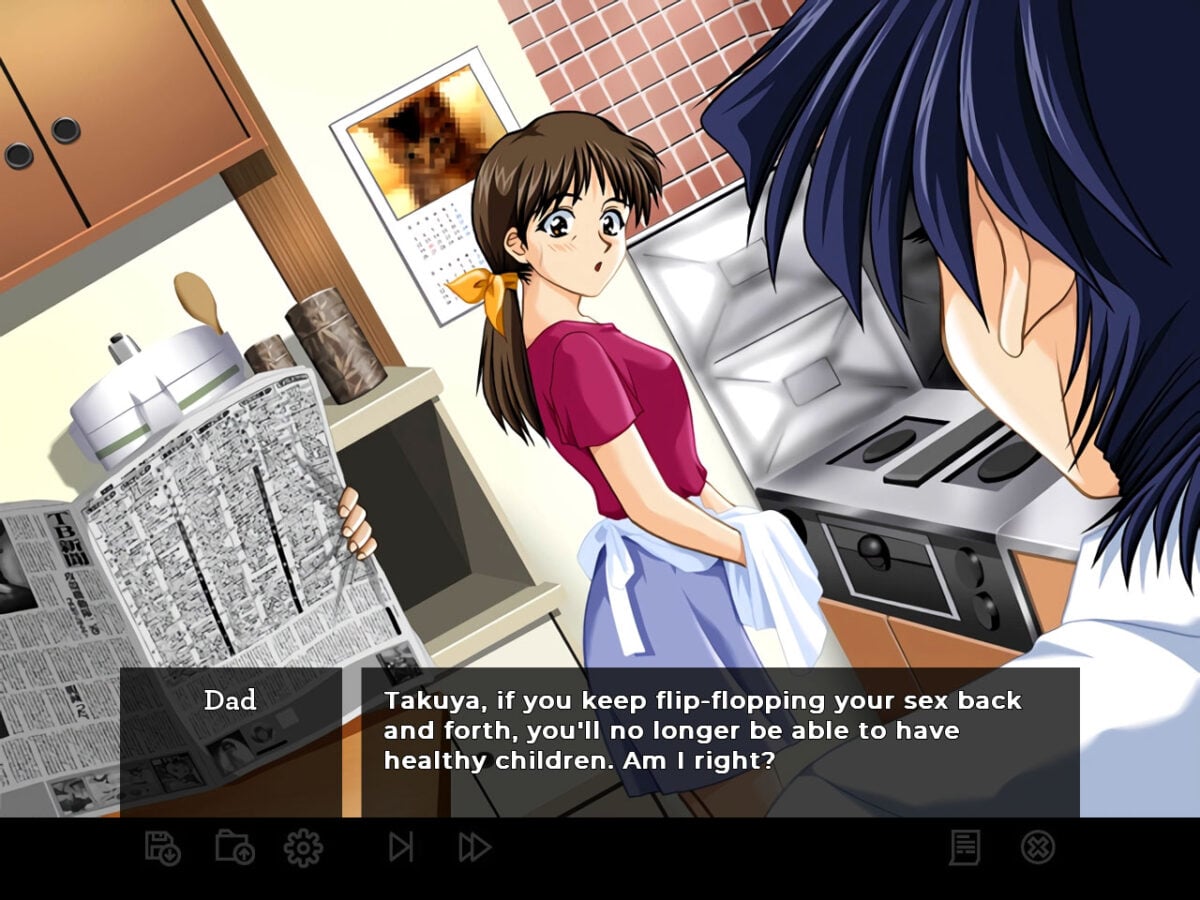Open the load game folder icon
This screenshot has height=900, width=1200.
click(x=235, y=848)
